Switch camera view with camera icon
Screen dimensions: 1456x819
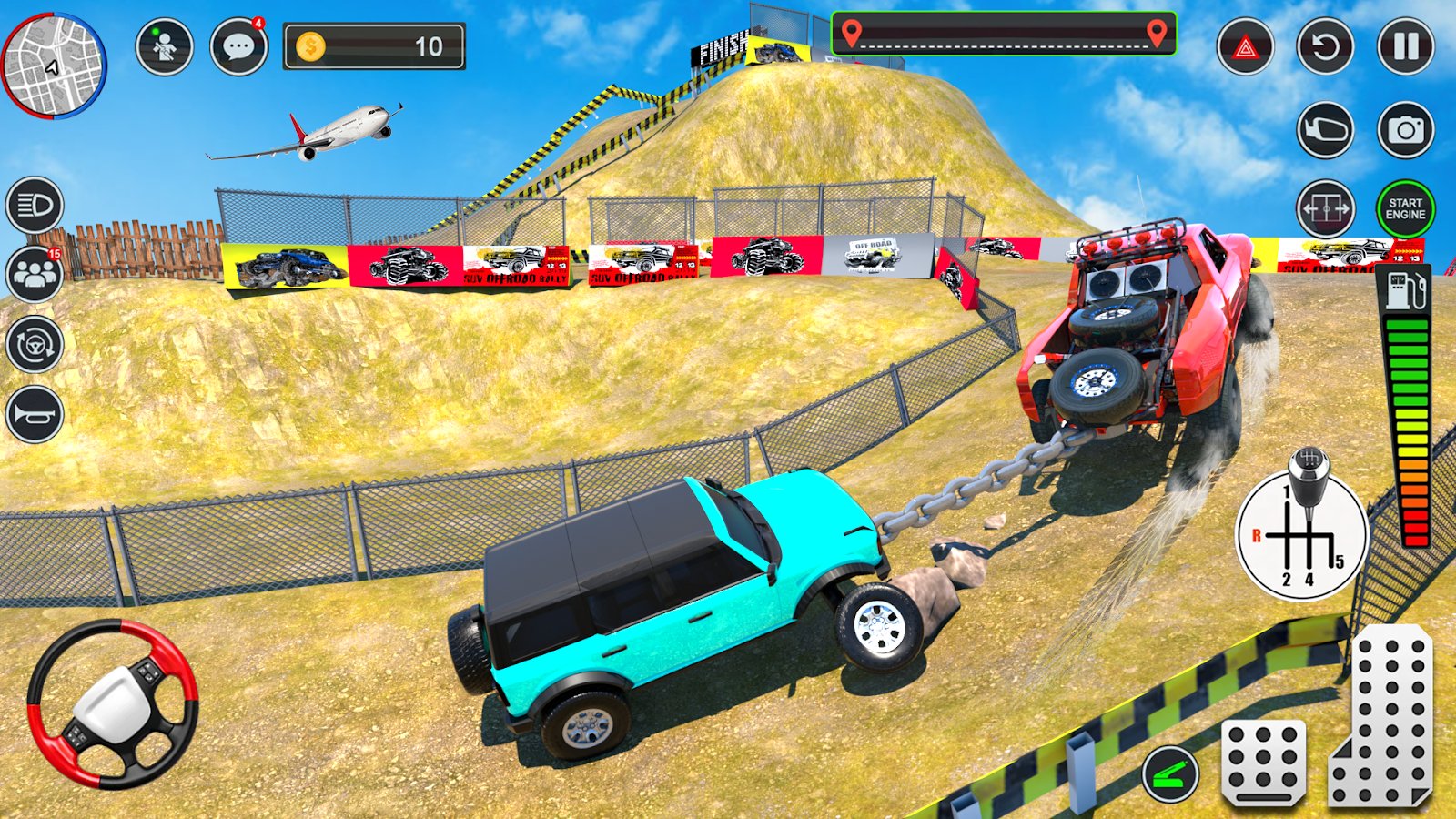coord(1405,130)
